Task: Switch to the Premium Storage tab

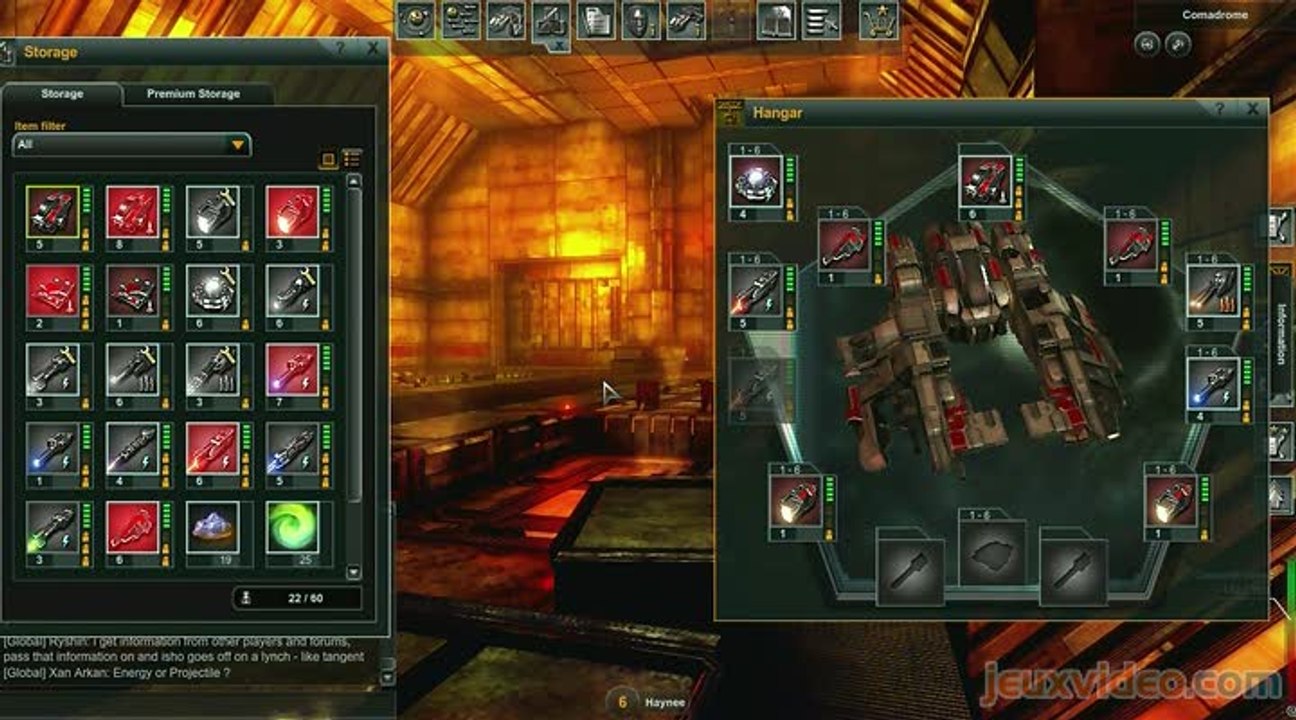Action: (x=193, y=94)
